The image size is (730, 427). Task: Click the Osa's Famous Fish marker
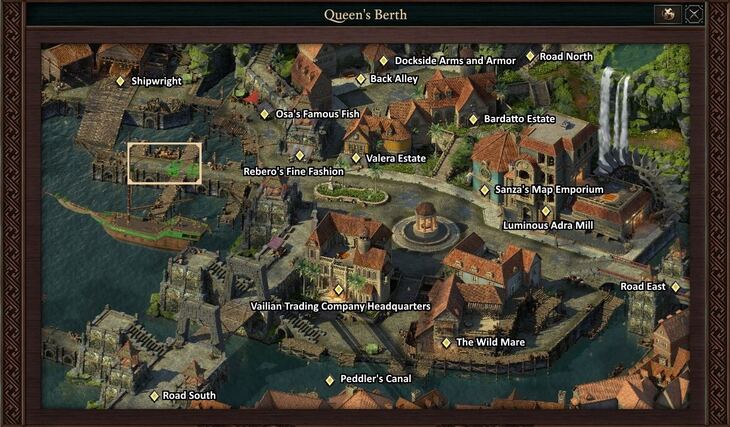[x=265, y=114]
